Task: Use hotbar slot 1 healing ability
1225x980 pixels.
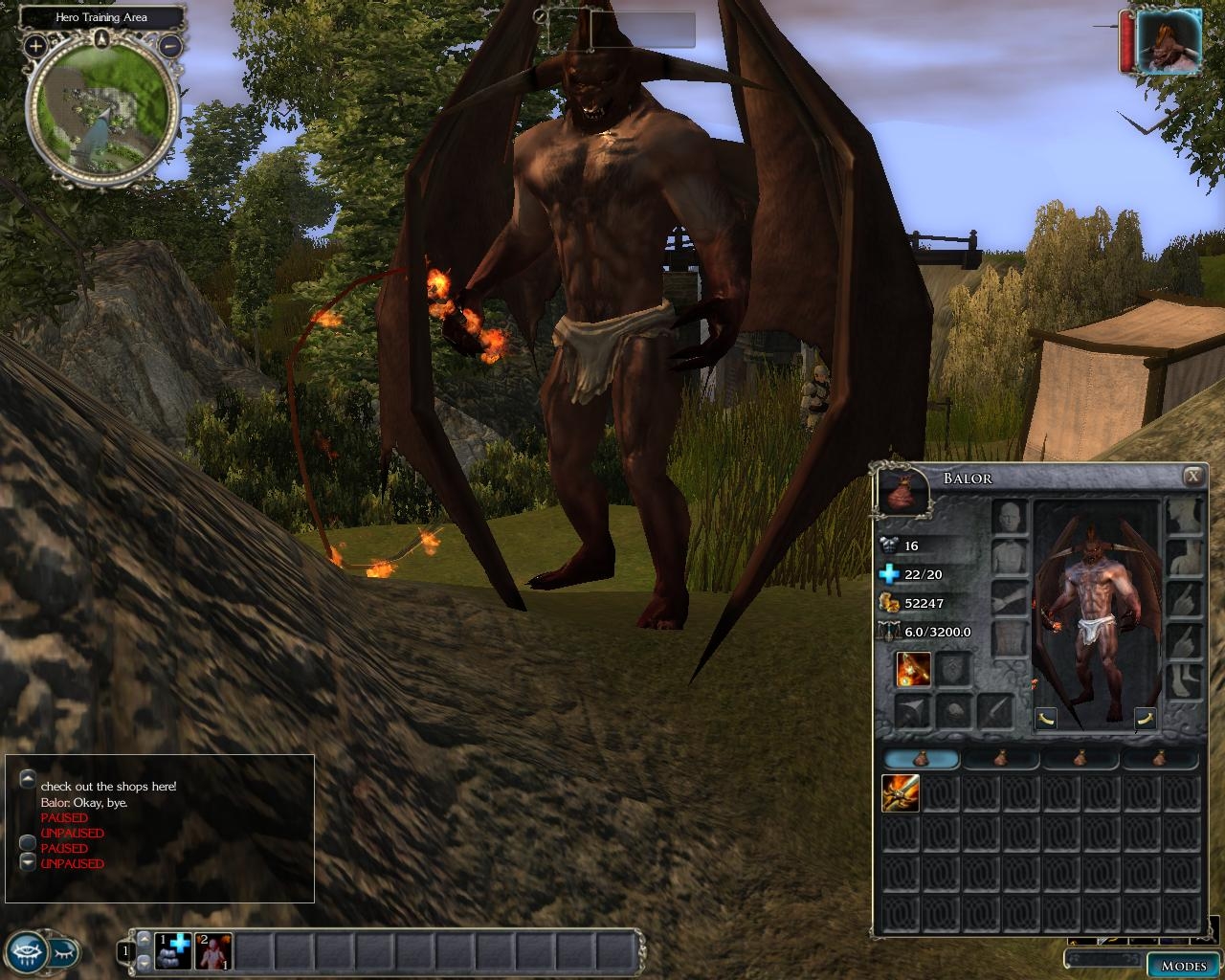Action: click(174, 951)
